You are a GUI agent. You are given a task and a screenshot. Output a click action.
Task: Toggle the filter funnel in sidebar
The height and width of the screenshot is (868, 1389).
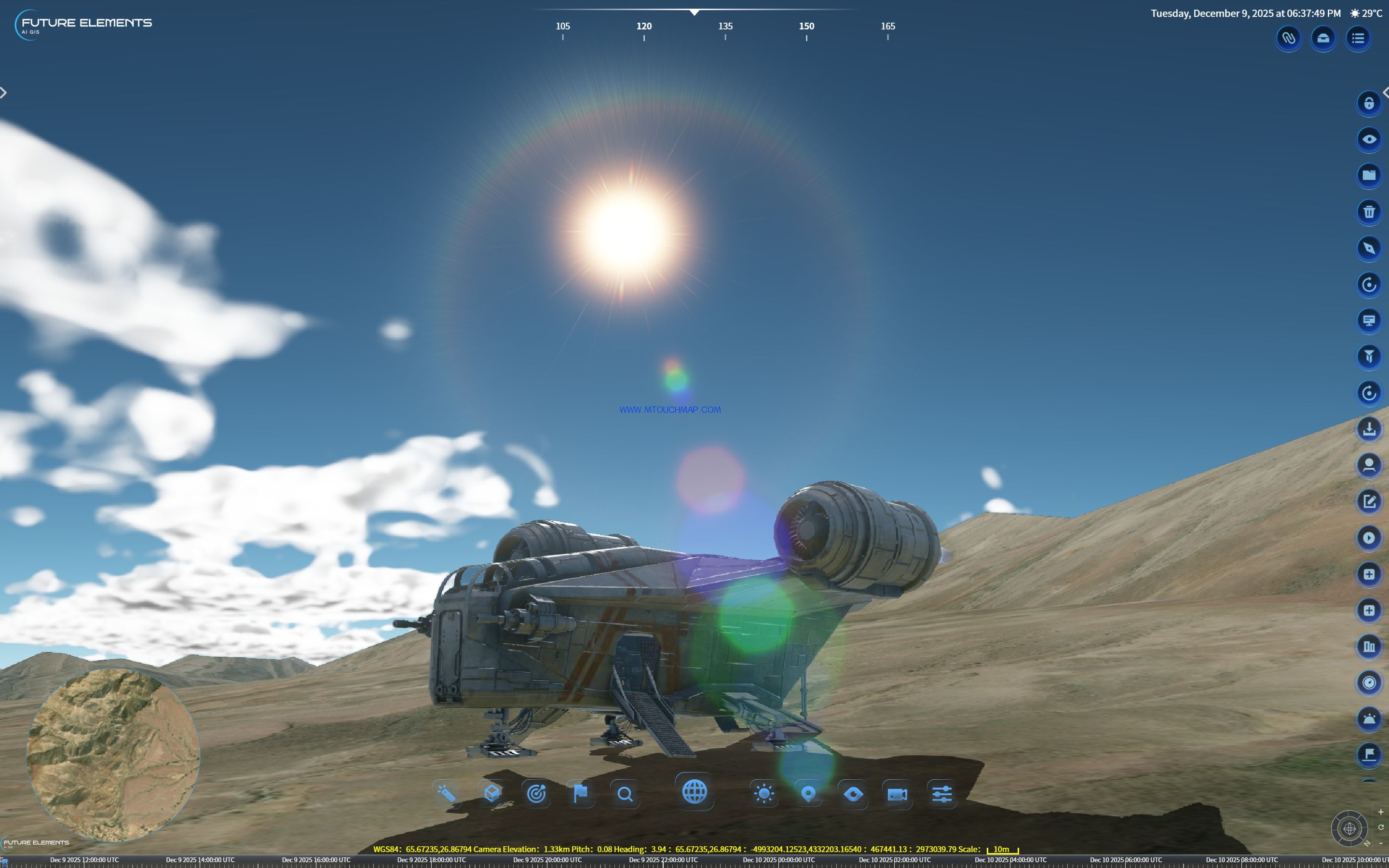pyautogui.click(x=1370, y=356)
